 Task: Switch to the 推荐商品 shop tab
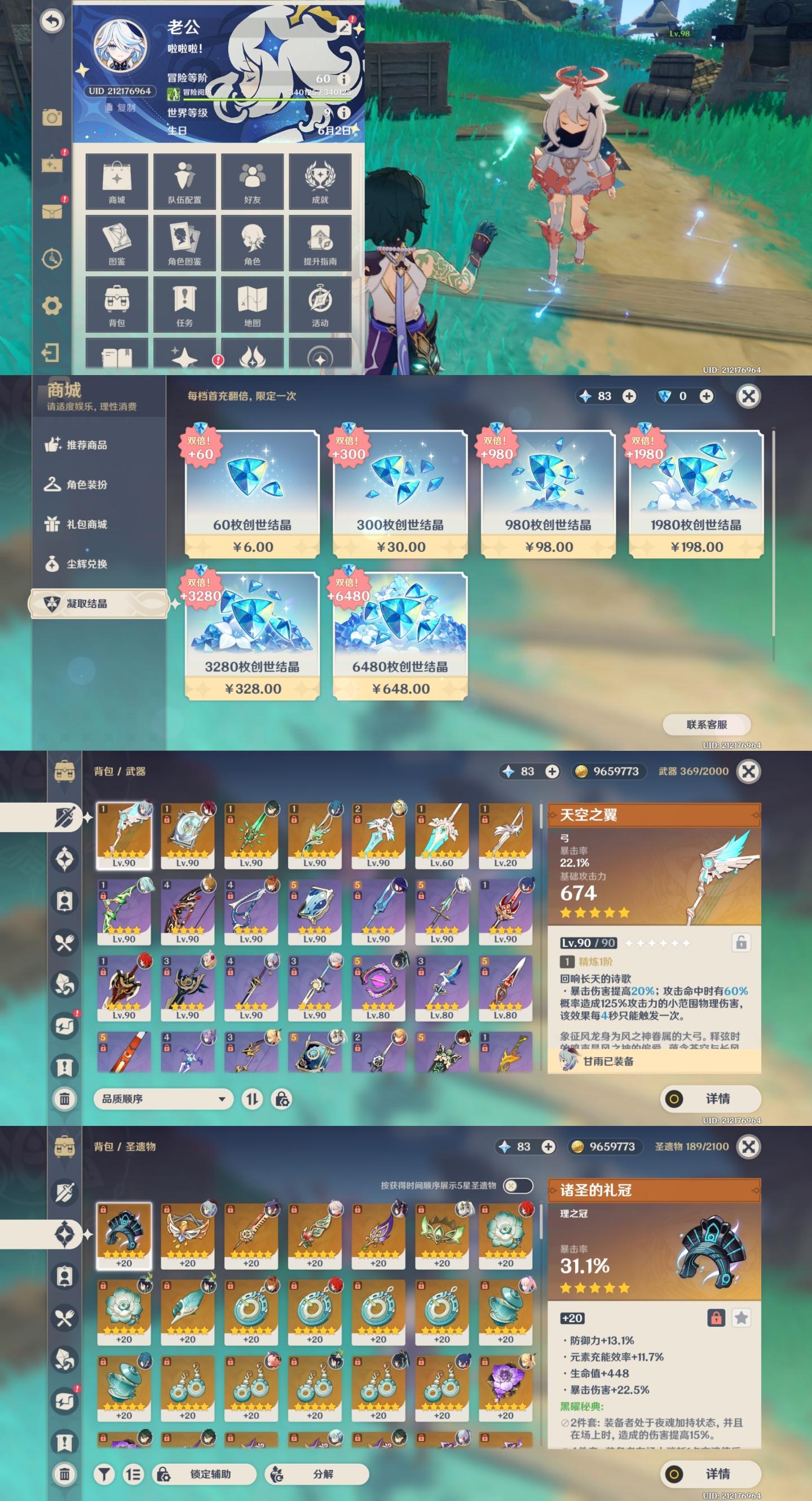[x=86, y=445]
